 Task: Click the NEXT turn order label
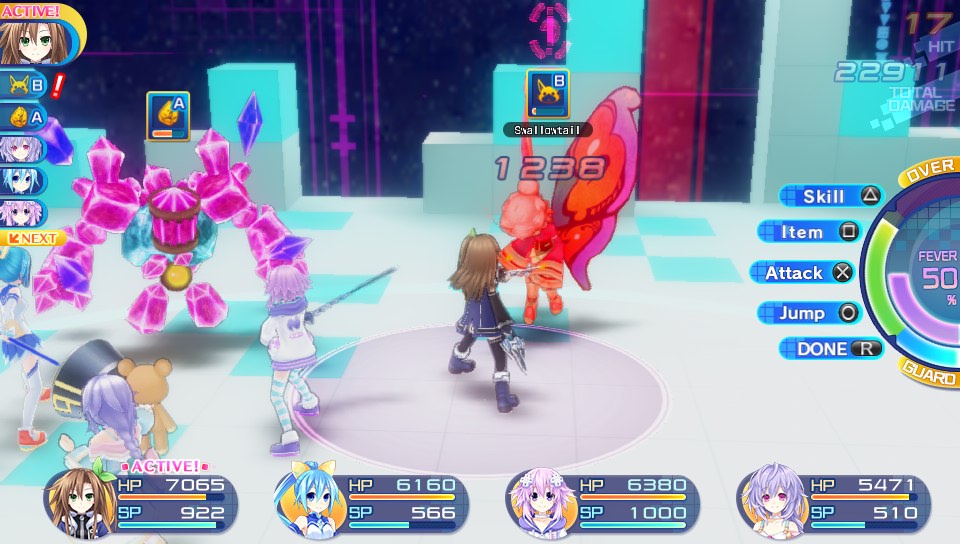32,239
